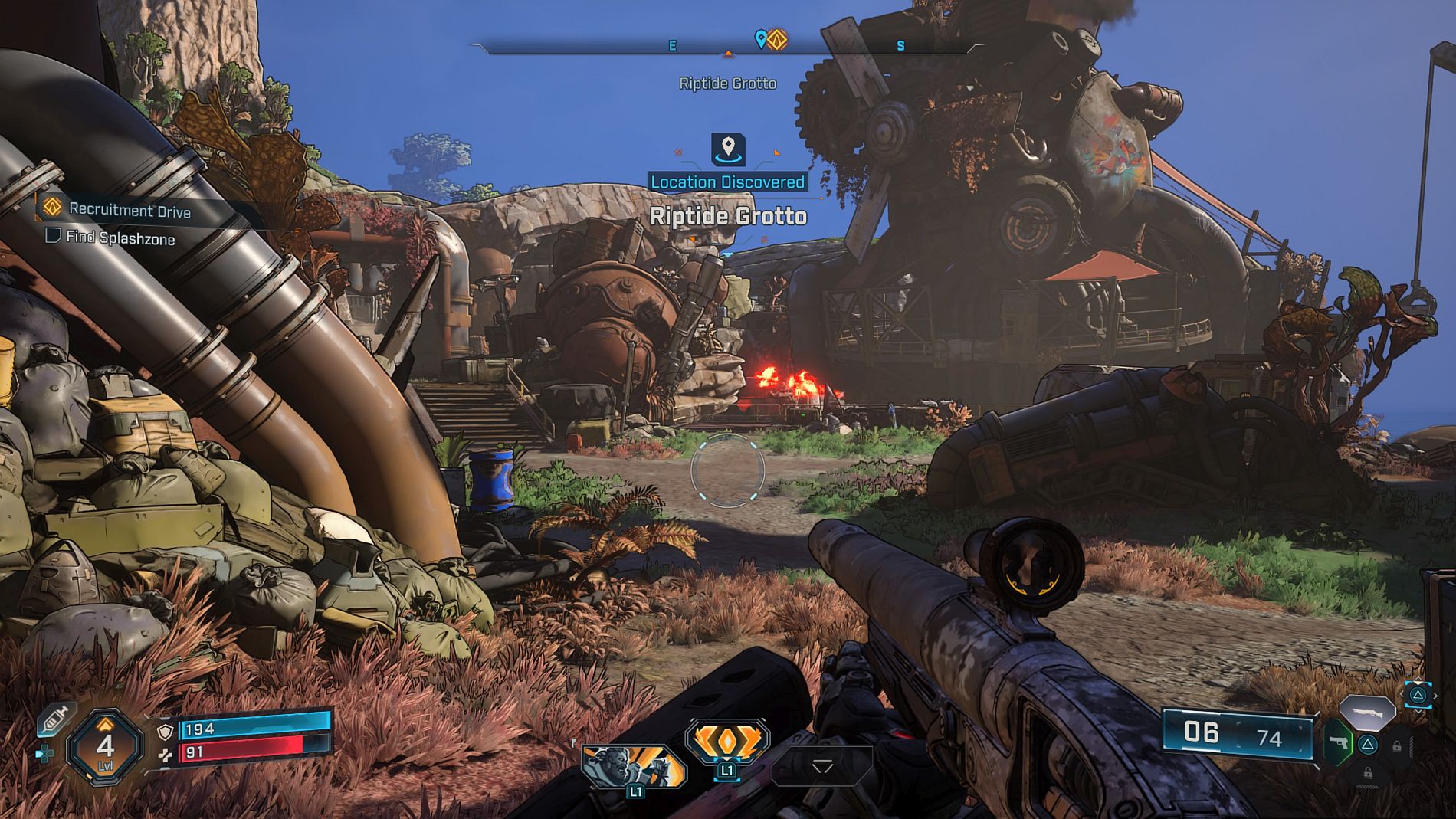Select the shotgun weapon slot
The image size is (1456, 819).
point(1367,712)
